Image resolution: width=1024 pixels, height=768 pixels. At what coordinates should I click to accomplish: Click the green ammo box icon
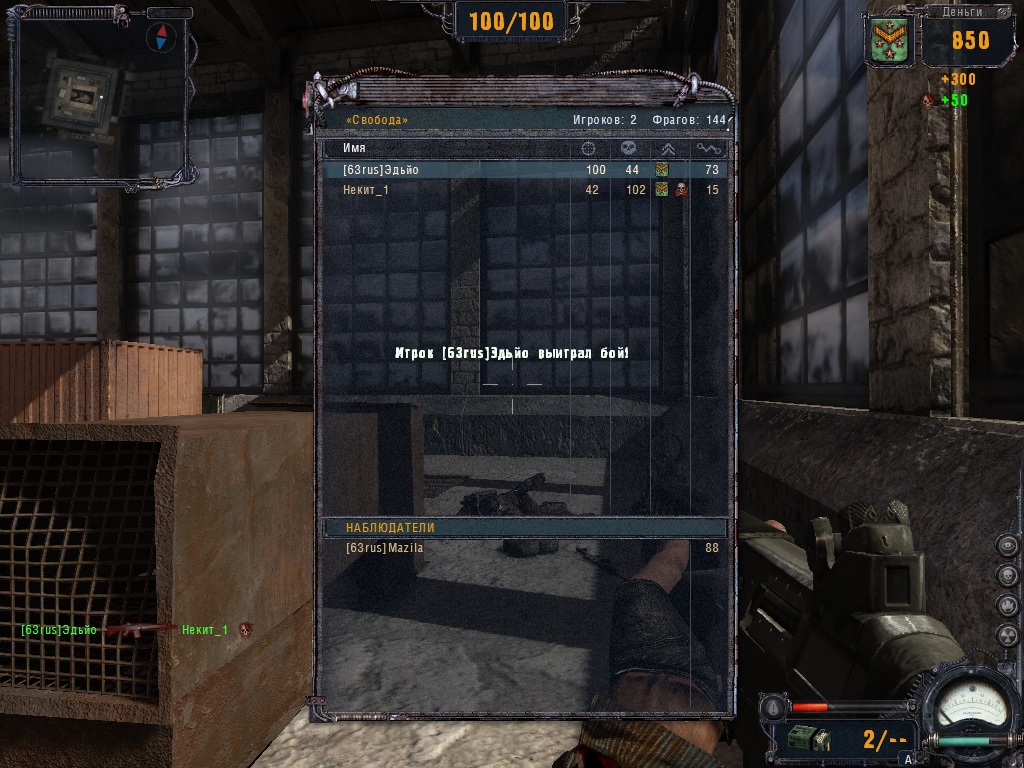point(807,739)
